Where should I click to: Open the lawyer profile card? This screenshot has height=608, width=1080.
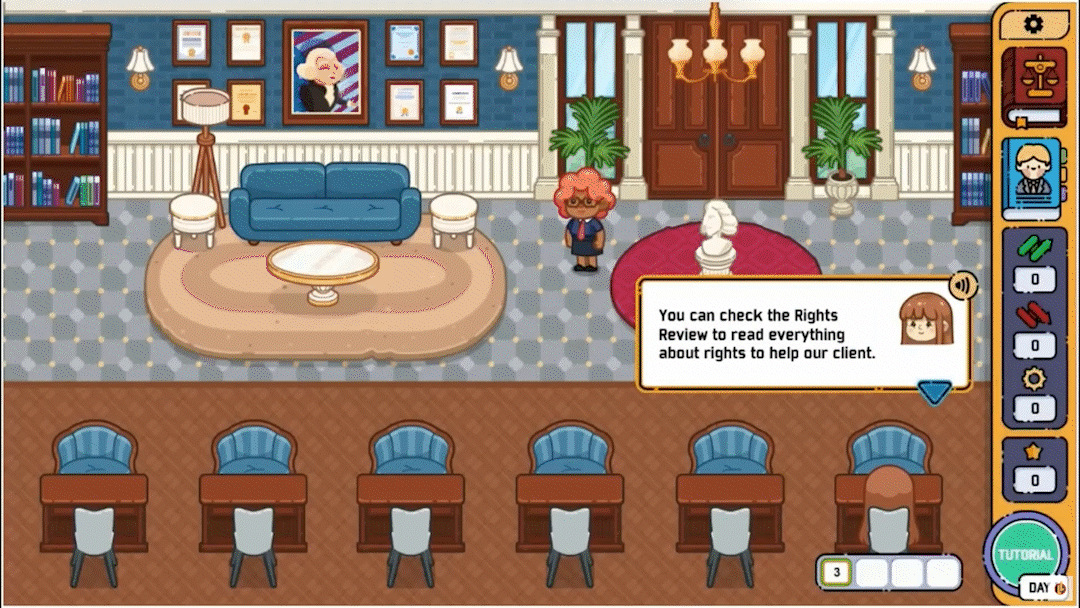(1034, 179)
